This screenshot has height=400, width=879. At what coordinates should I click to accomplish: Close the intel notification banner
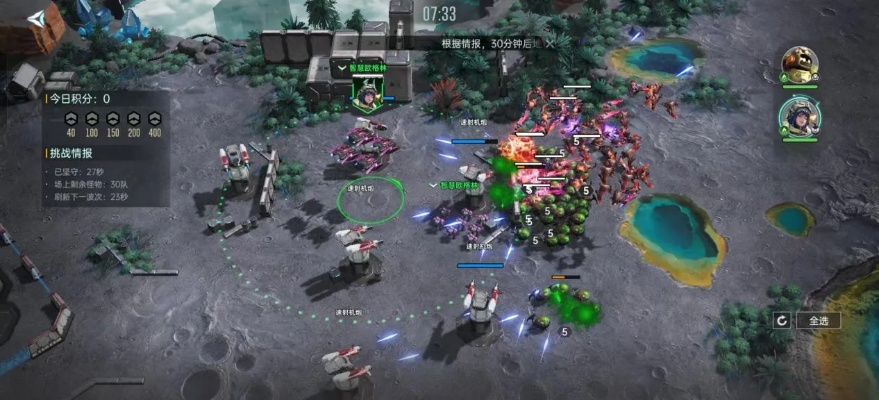coord(547,44)
